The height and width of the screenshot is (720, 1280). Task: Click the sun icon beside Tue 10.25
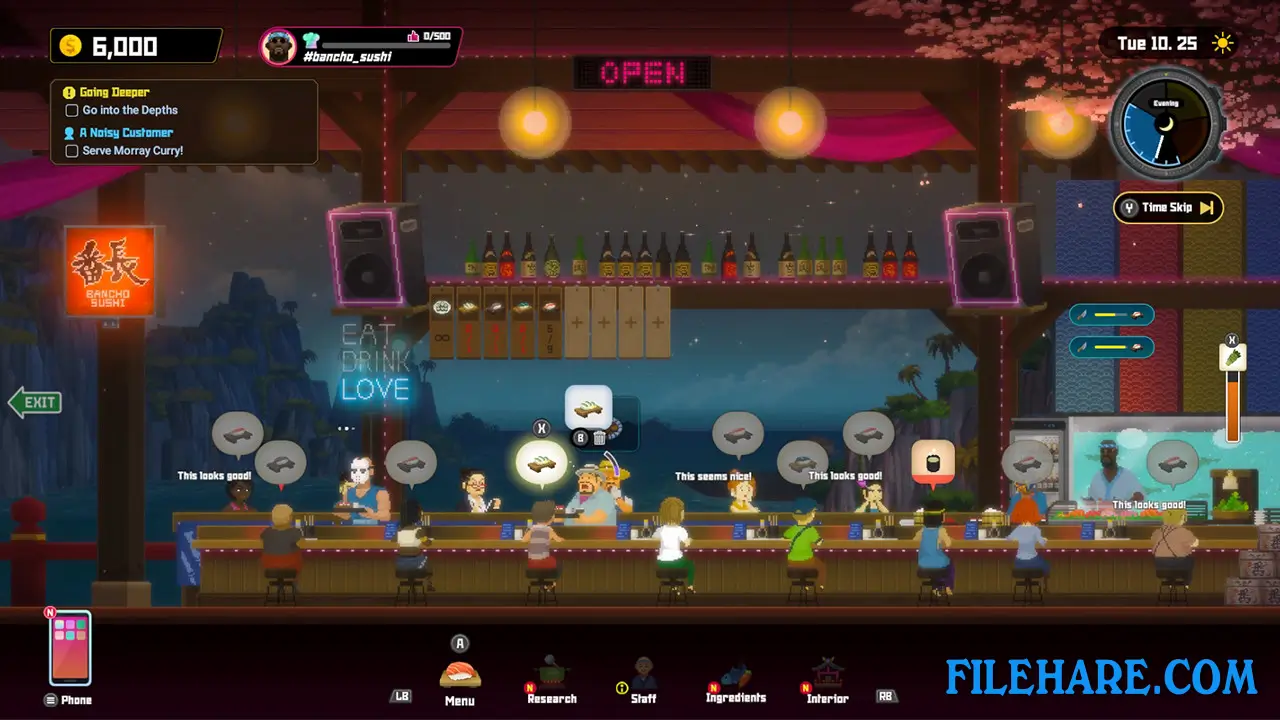click(x=1221, y=44)
